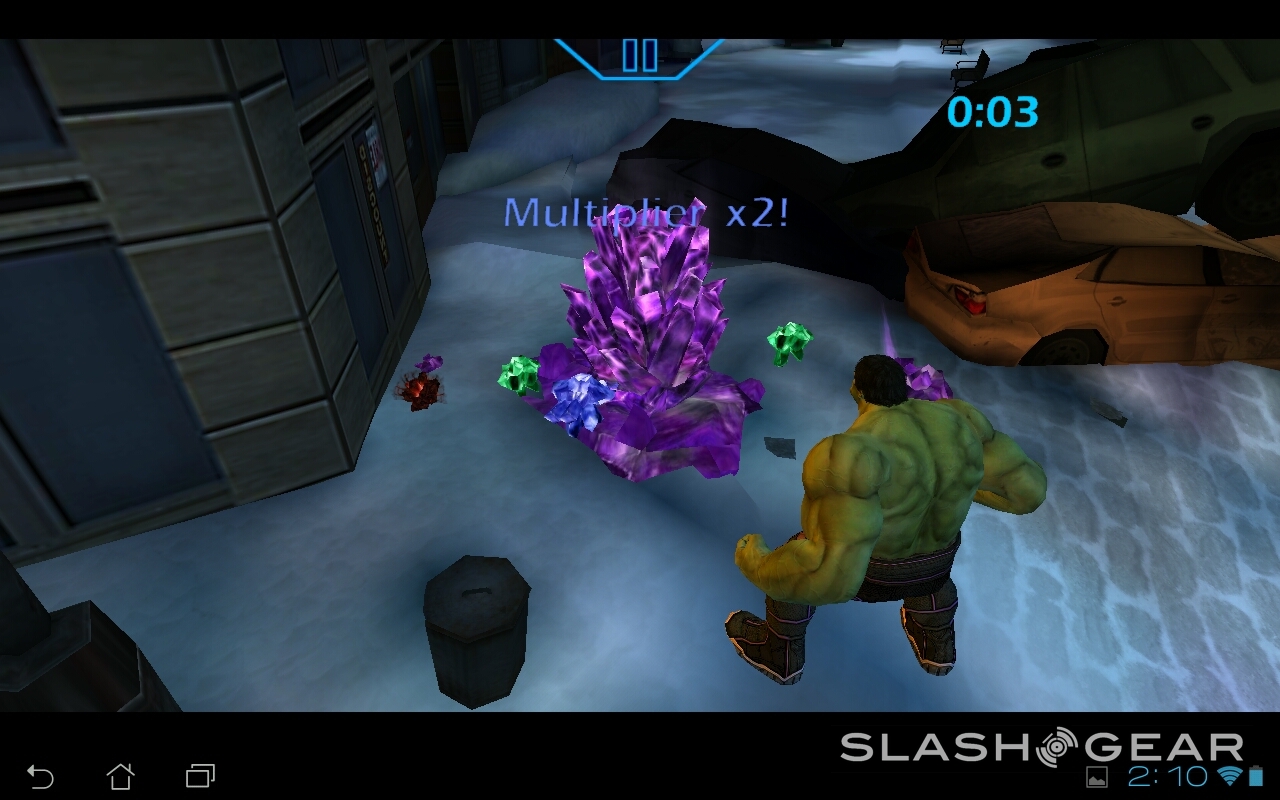Tap the Android back arrow
This screenshot has width=1280, height=800.
[x=40, y=776]
